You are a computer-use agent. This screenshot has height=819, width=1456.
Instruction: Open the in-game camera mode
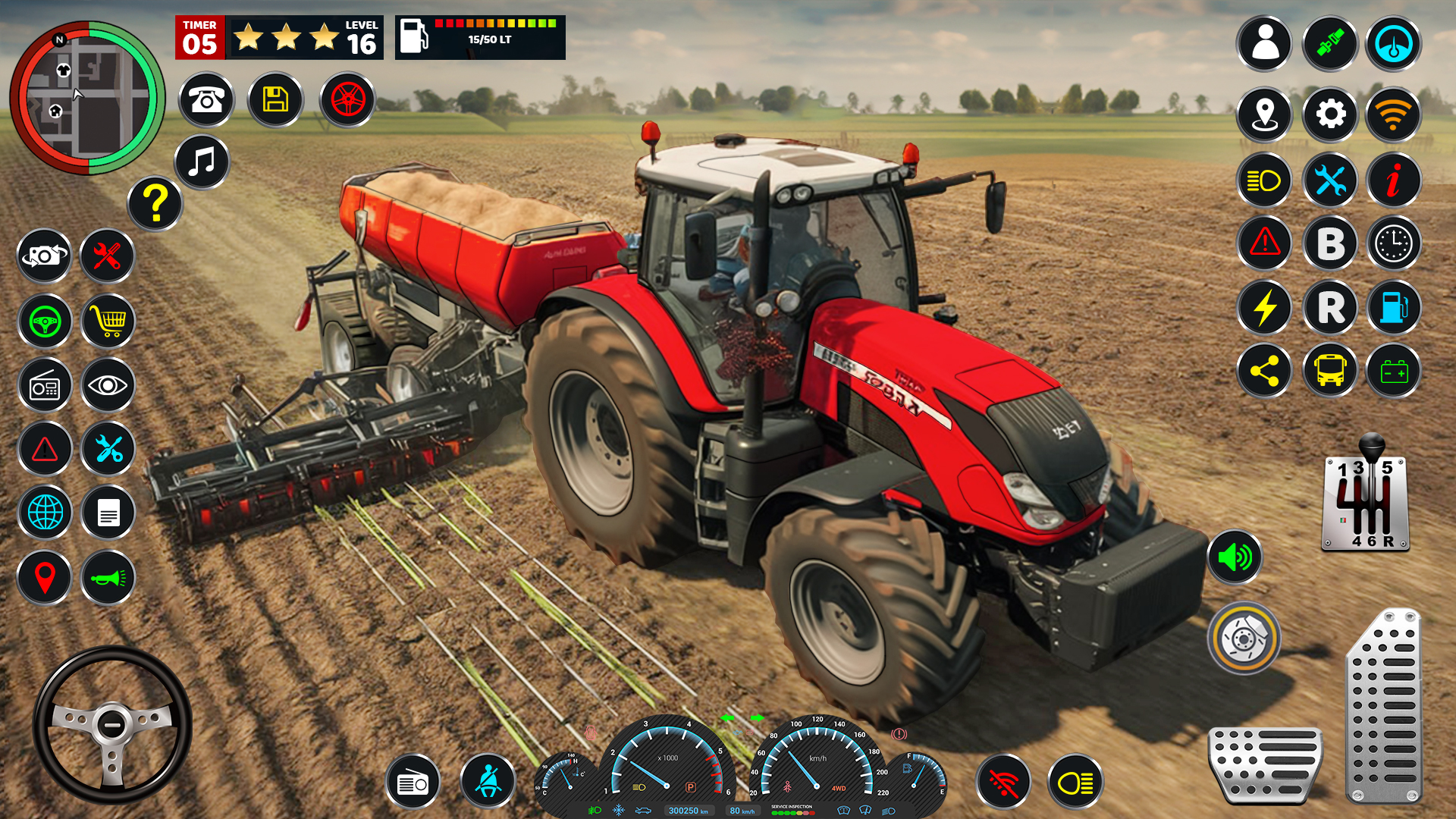(45, 256)
